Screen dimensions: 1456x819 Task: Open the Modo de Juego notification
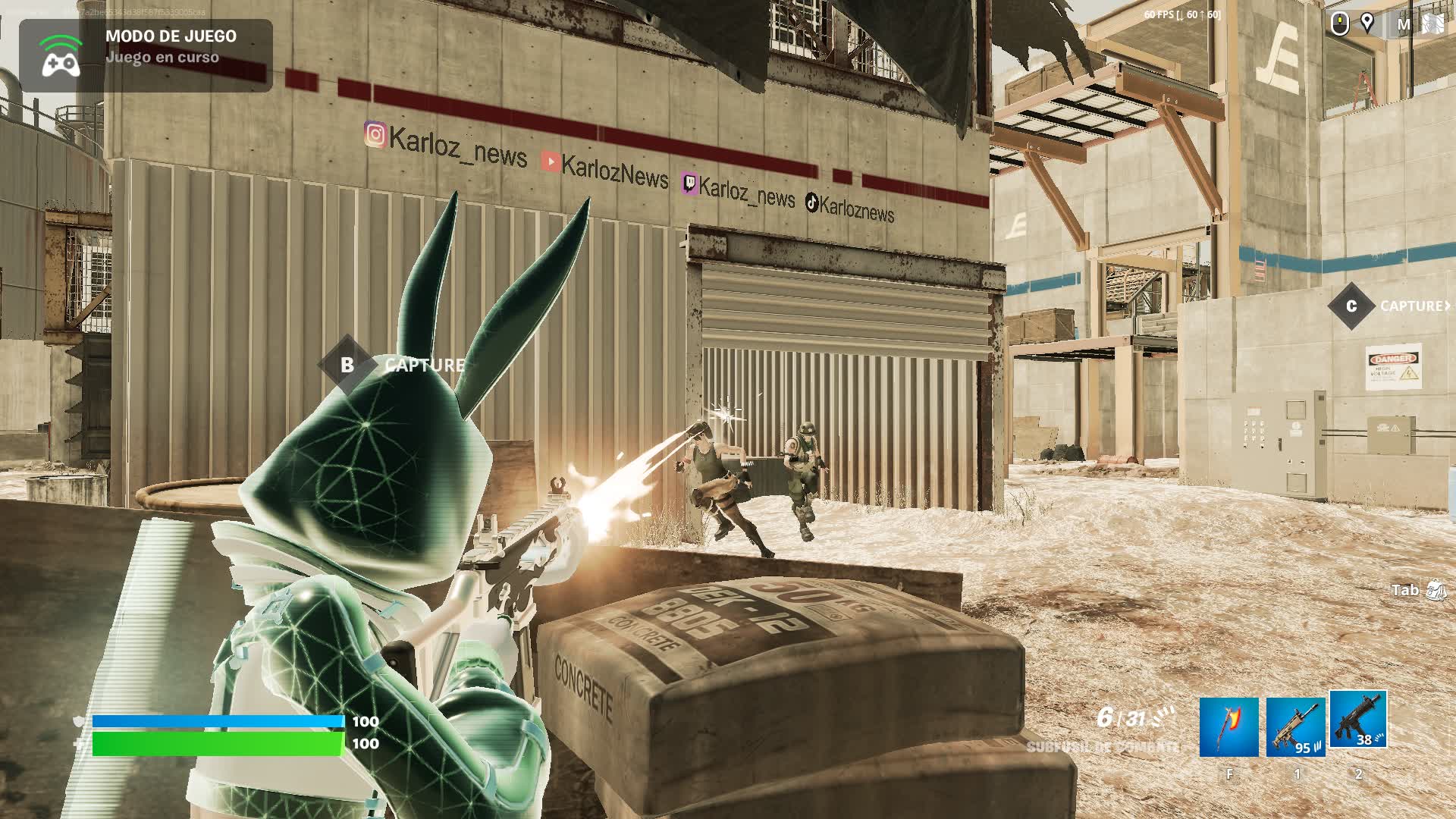point(146,55)
